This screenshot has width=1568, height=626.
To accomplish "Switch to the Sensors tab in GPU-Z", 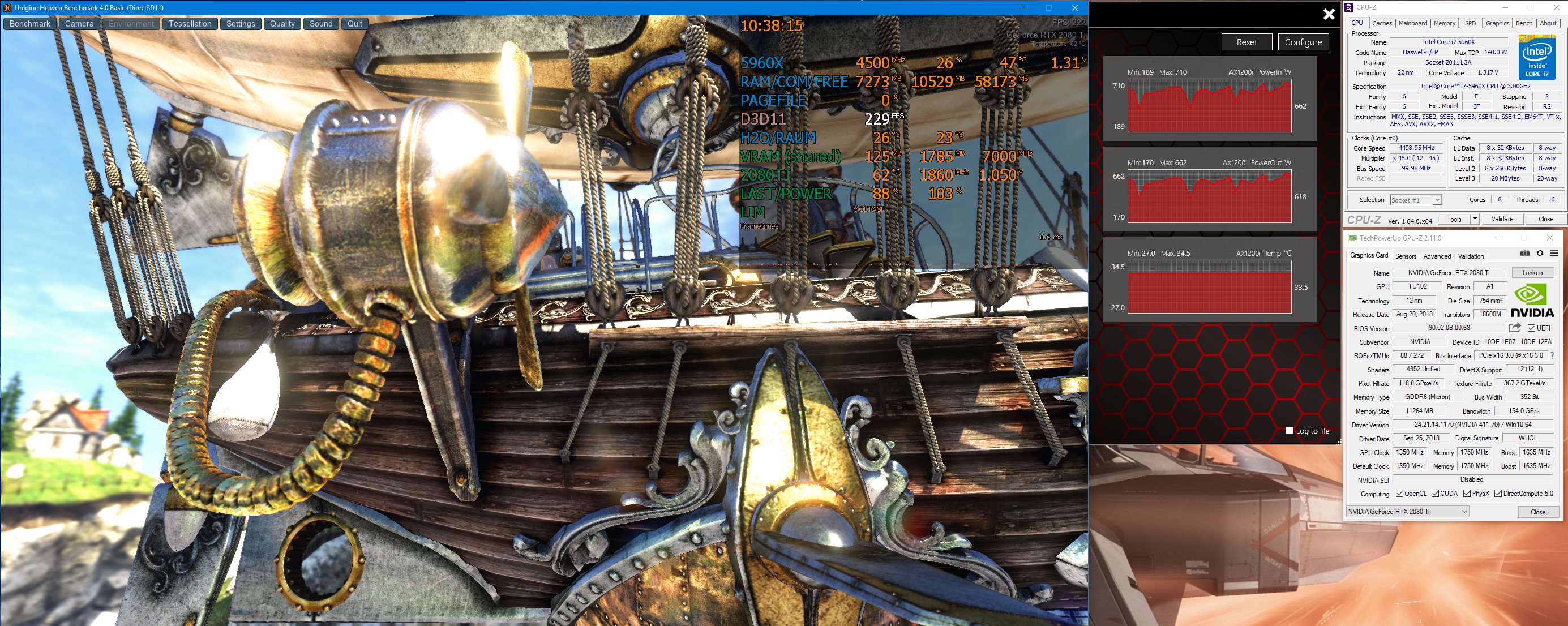I will 1406,255.
